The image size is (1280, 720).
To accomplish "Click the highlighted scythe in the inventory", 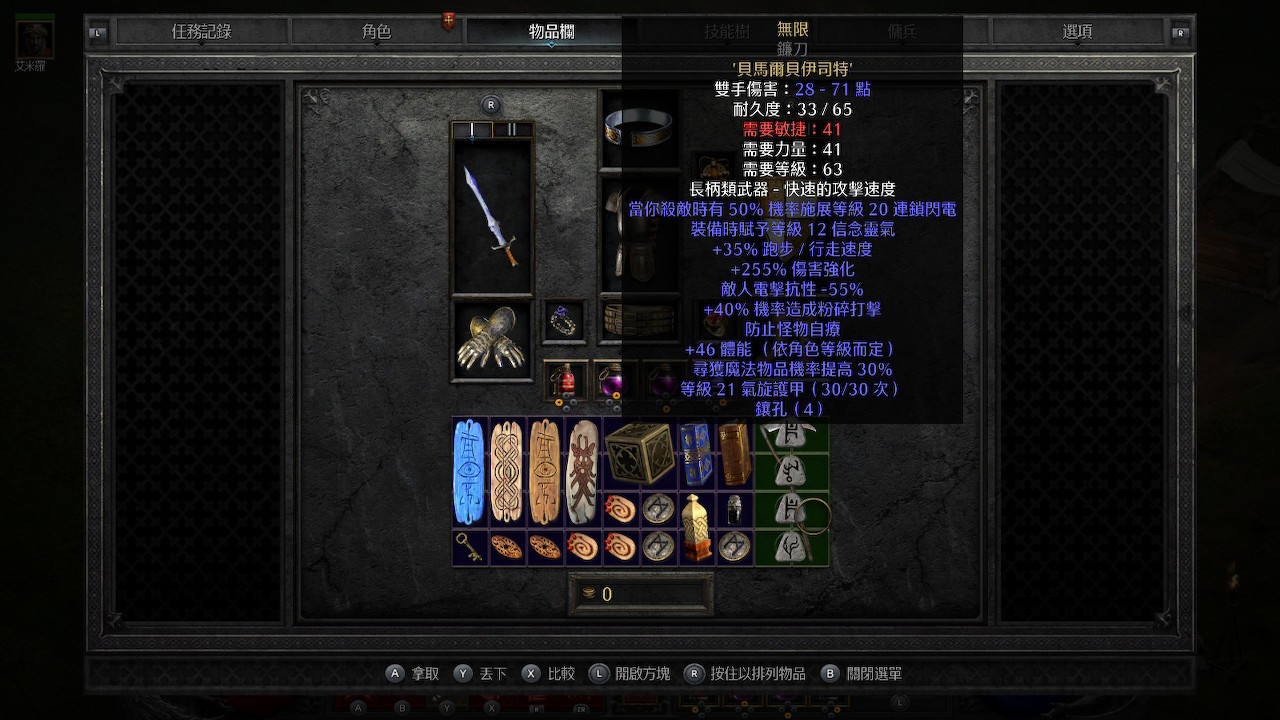I will (792, 490).
